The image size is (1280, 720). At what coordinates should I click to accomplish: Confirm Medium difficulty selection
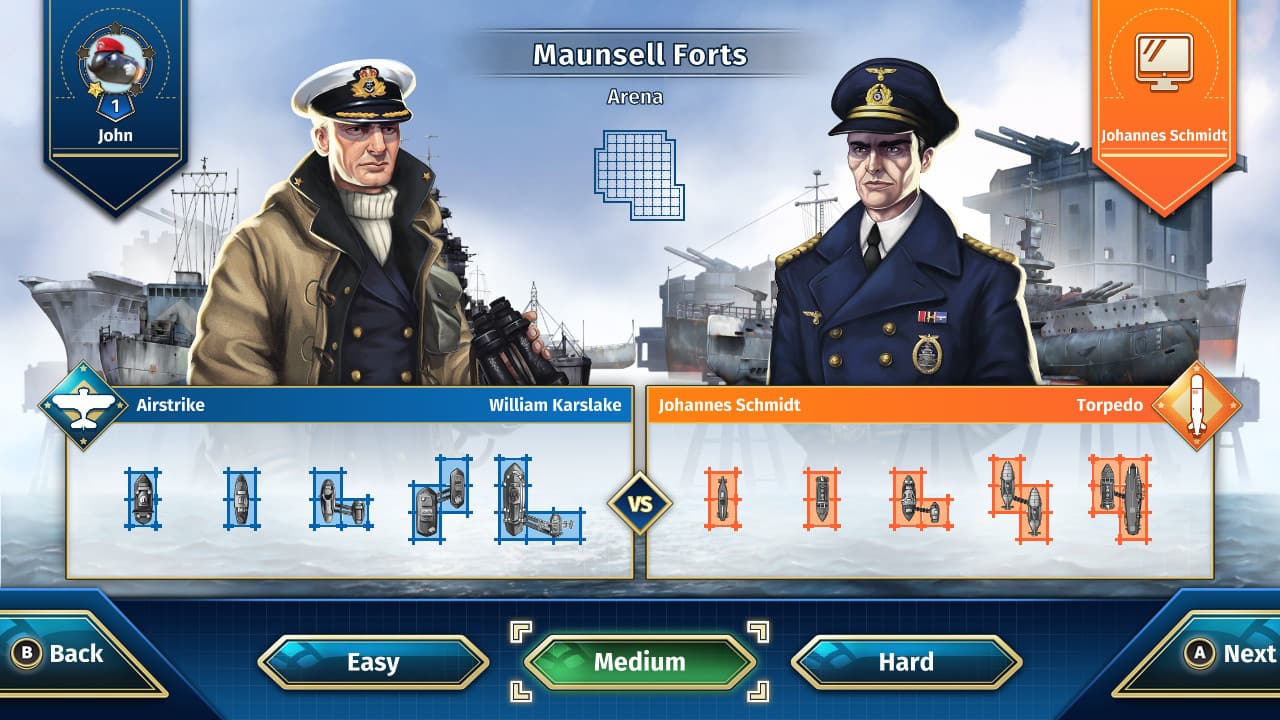[x=640, y=661]
